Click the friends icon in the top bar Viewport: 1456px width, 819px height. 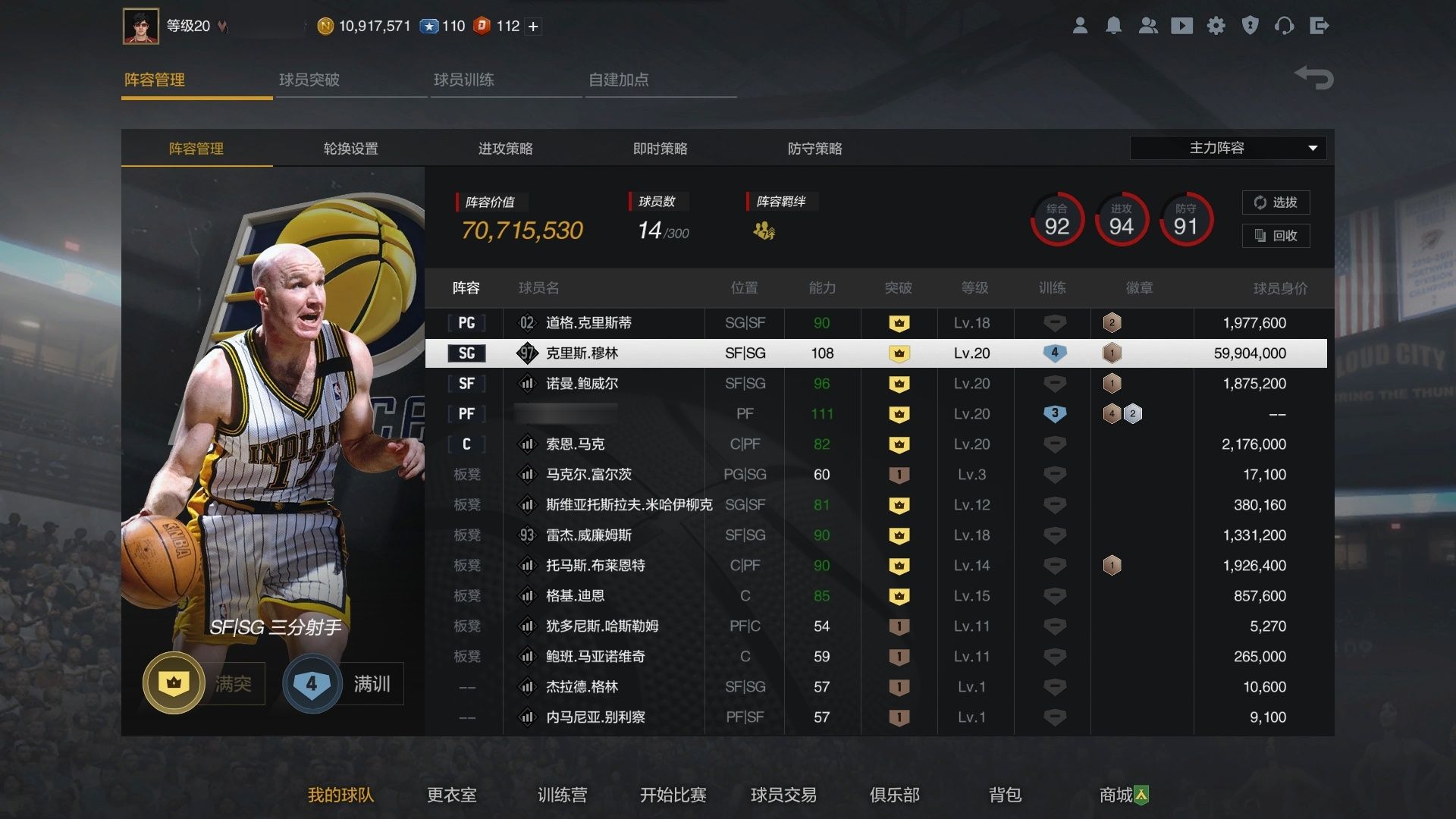tap(1148, 25)
